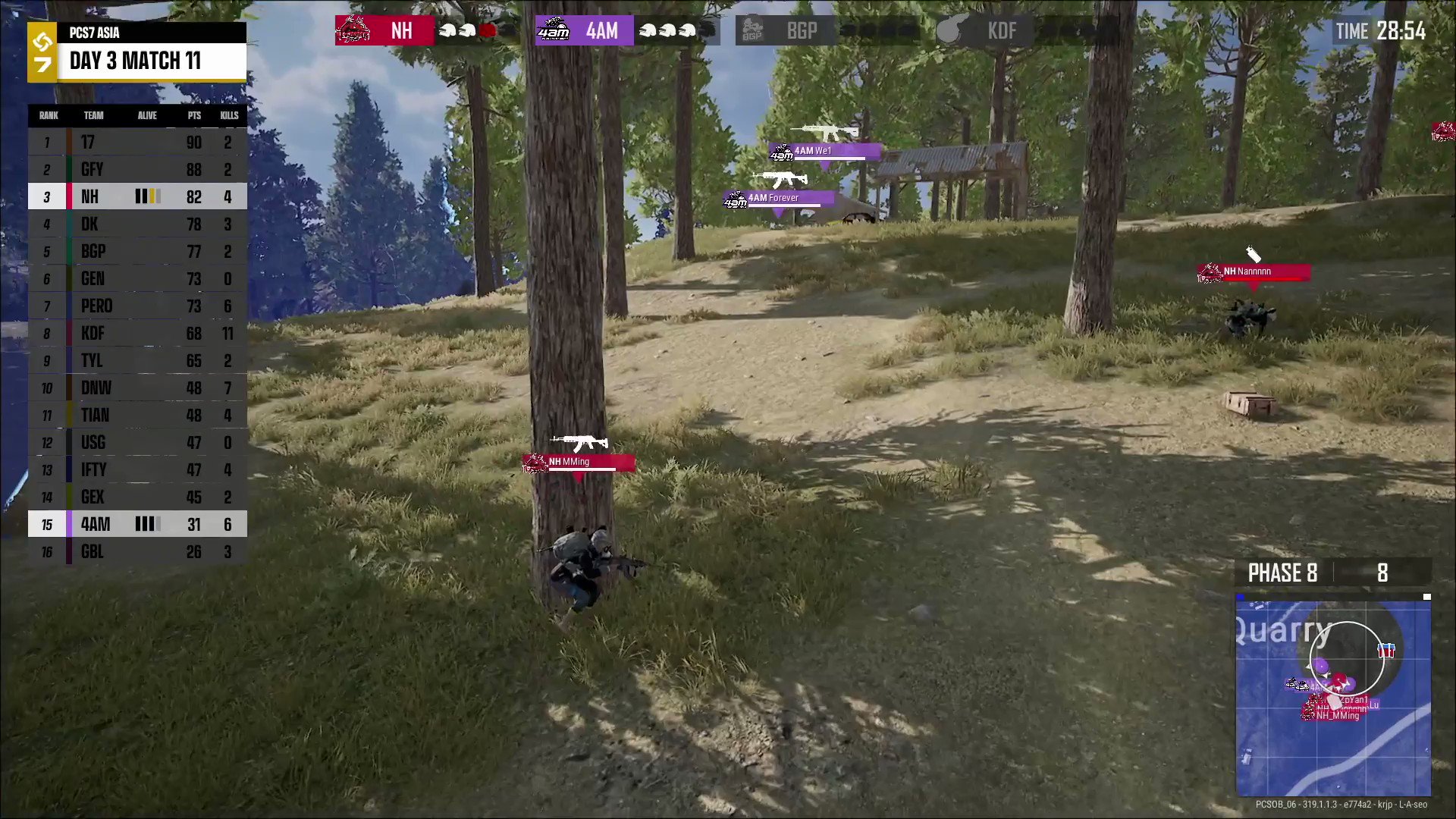This screenshot has height=819, width=1456.
Task: Open the PHASE 8 indicator panel
Action: (x=1282, y=573)
